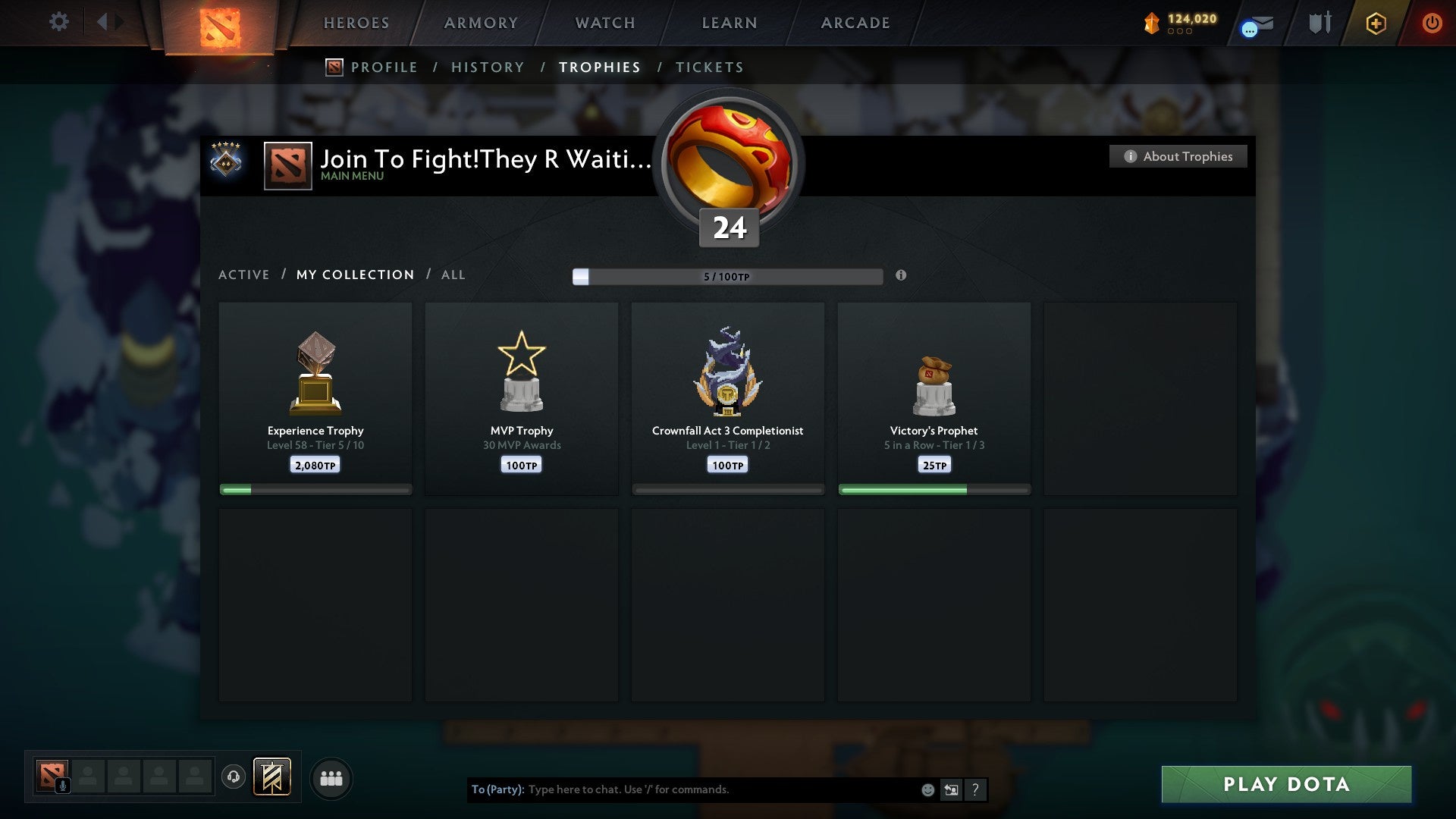
Task: Open the battle pass banner icon above chat
Action: click(272, 777)
